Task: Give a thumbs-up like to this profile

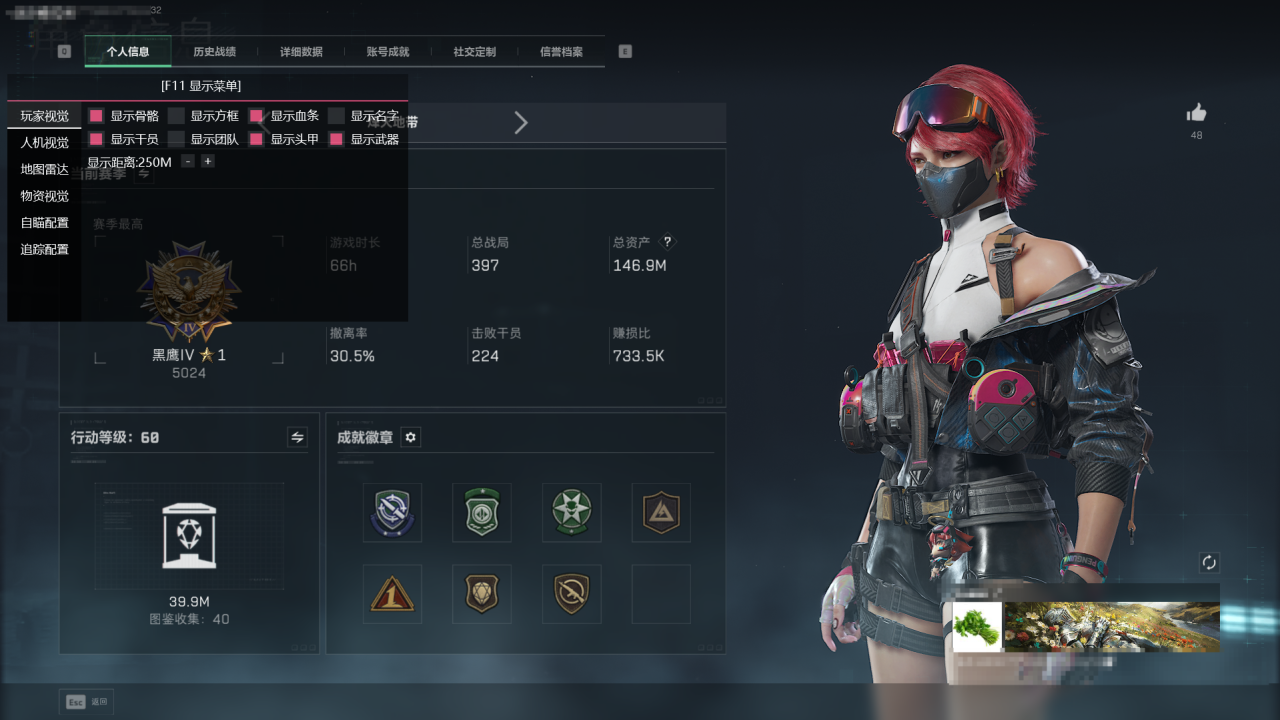Action: [1196, 113]
